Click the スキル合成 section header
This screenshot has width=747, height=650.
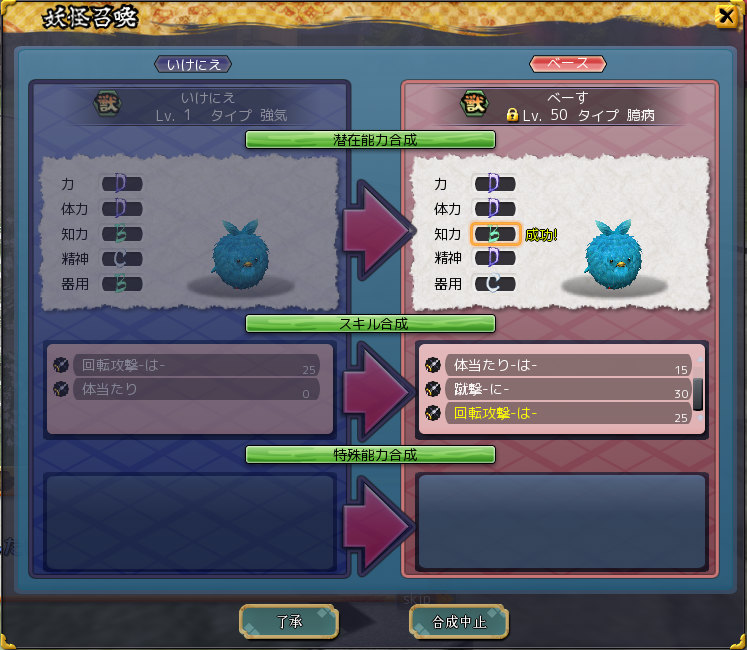[x=370, y=324]
